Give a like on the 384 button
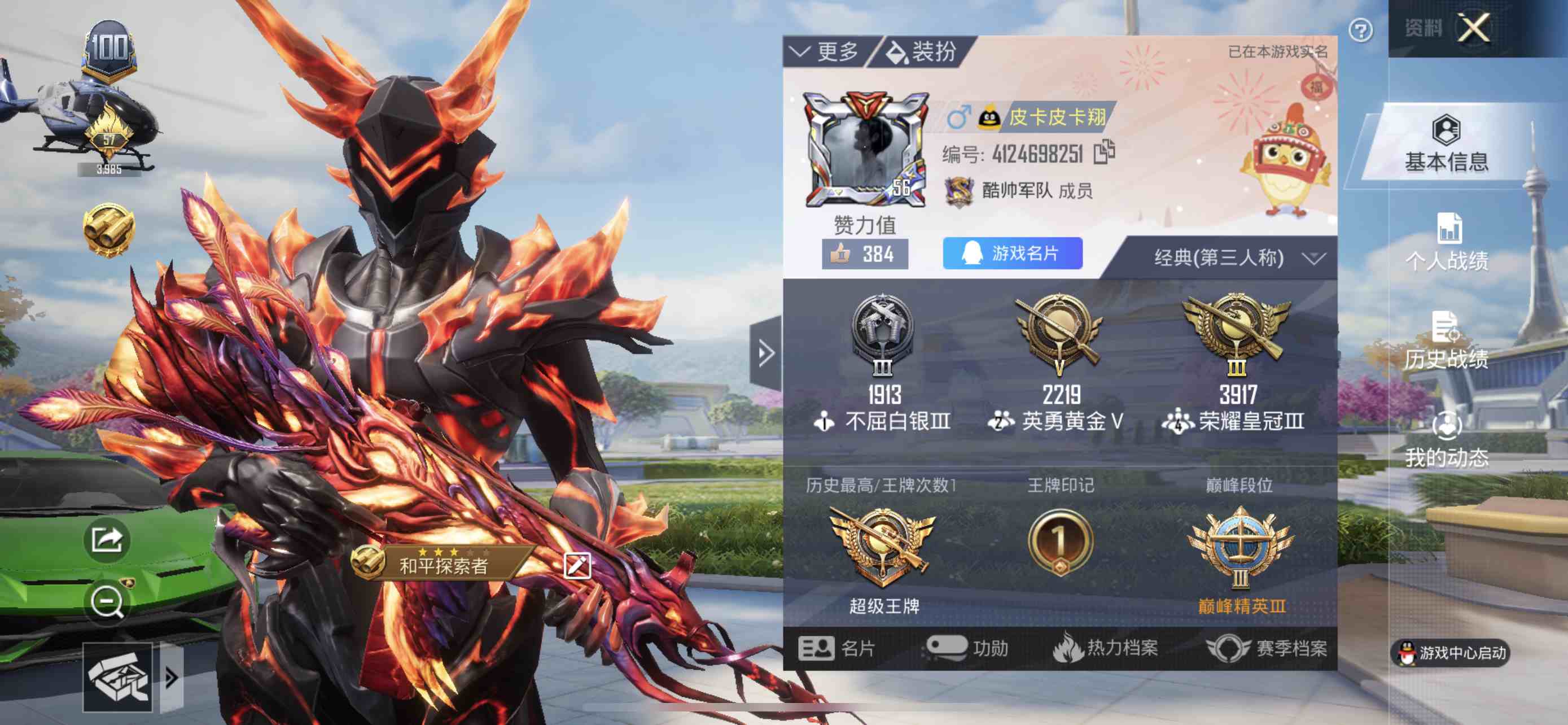1568x725 pixels. tap(864, 254)
